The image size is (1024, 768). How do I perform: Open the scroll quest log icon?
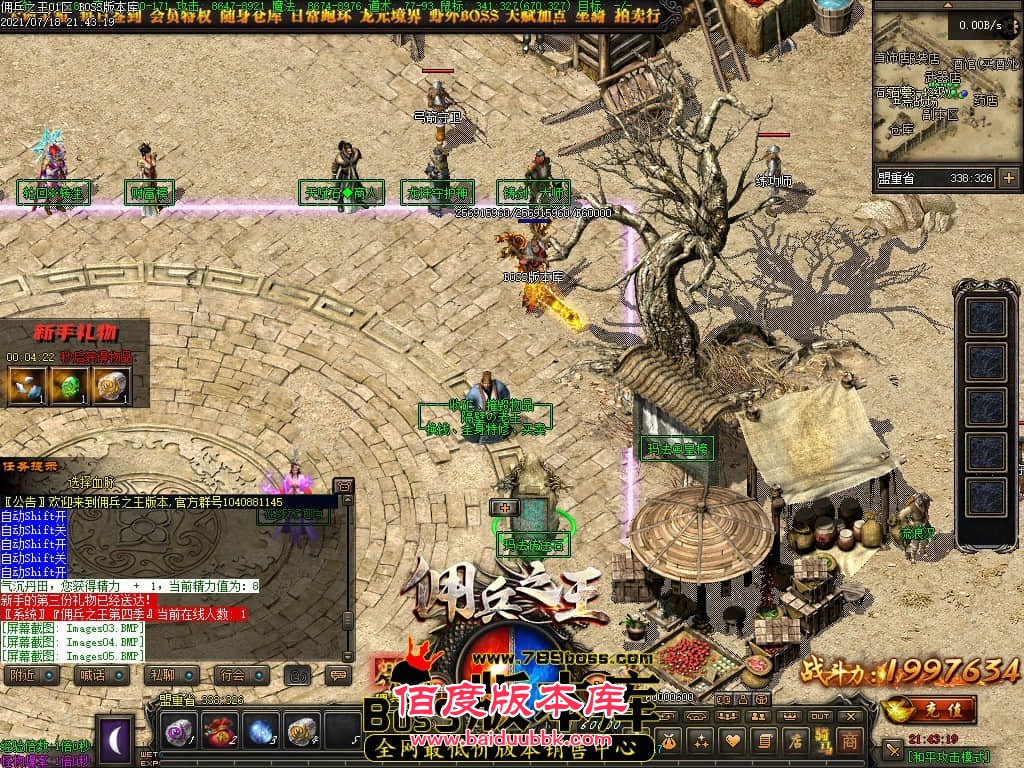(765, 741)
